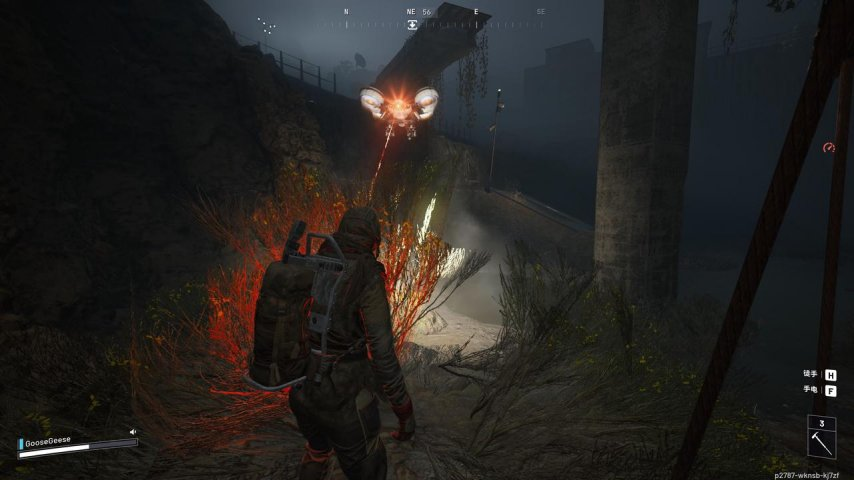Toggle the speaker icon above the stamina bar
The width and height of the screenshot is (854, 480).
pyautogui.click(x=132, y=433)
